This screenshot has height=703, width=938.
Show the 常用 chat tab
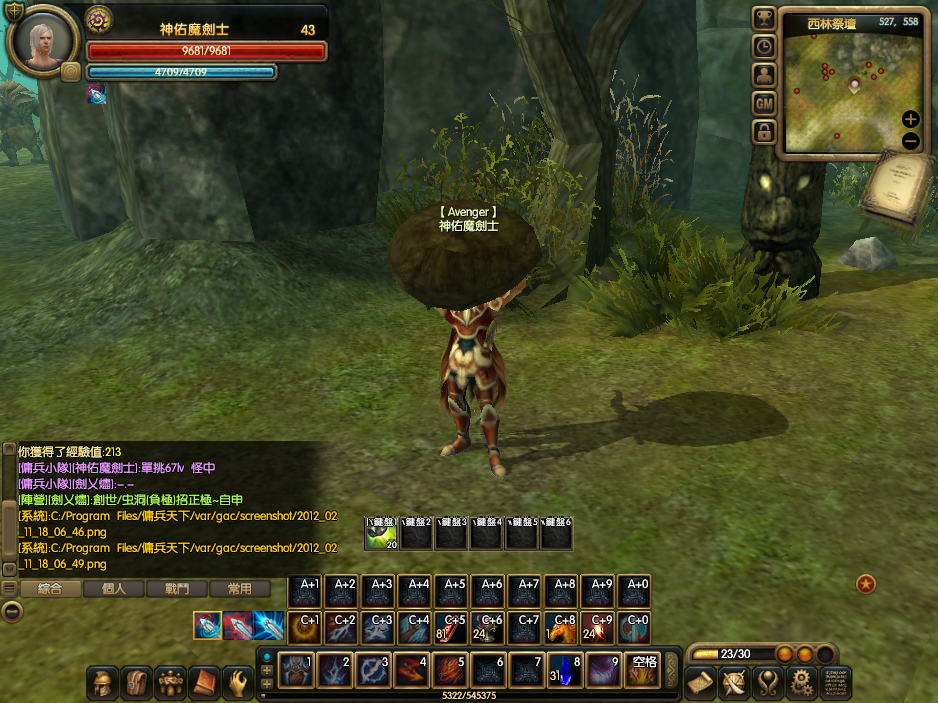[x=239, y=589]
